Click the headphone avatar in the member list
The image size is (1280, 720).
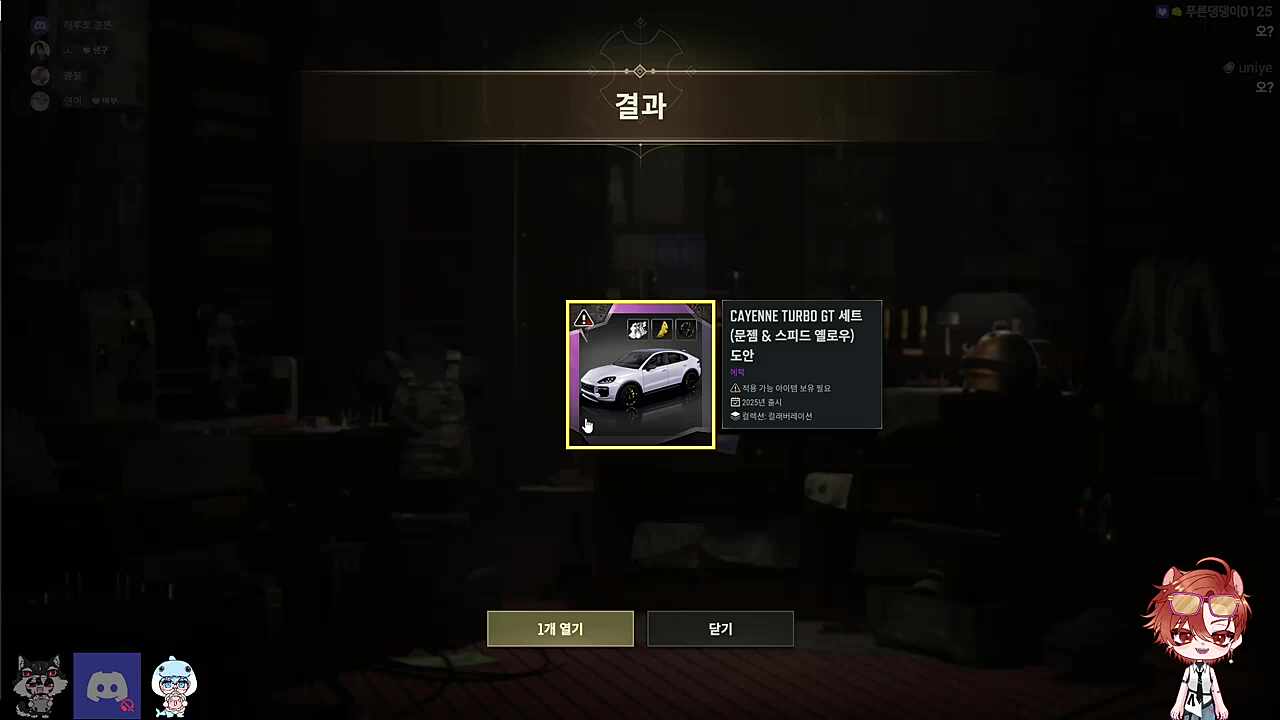point(40,50)
